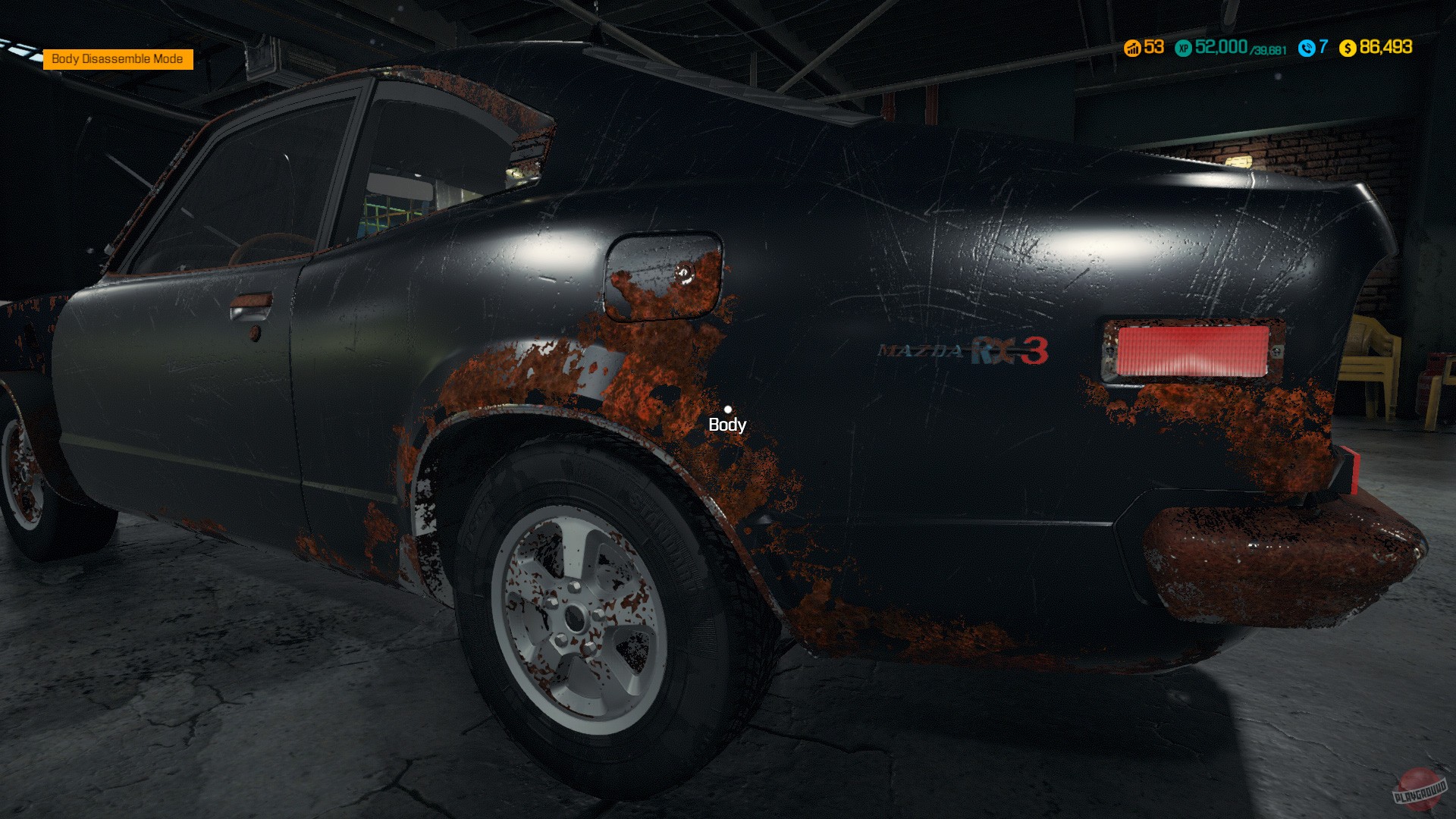Click the rear door handle
Viewport: 1456px width, 819px height.
point(252,306)
